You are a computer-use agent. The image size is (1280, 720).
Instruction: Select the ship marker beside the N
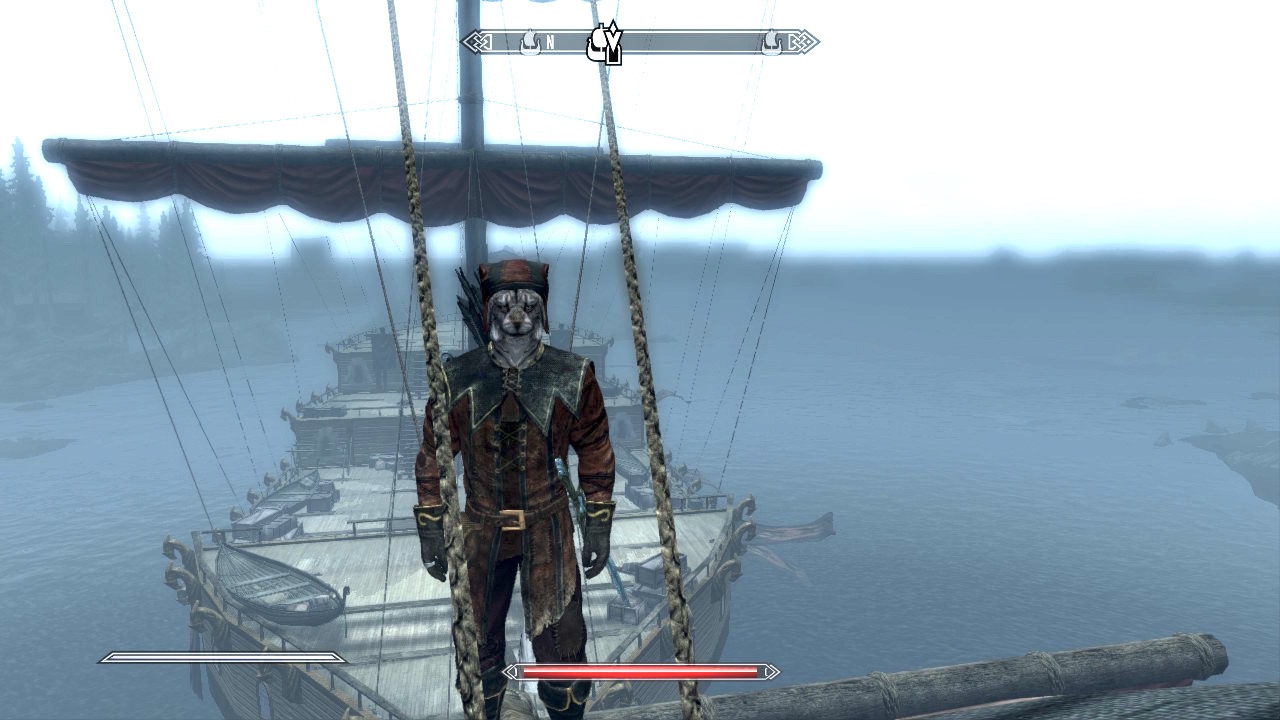click(x=529, y=42)
